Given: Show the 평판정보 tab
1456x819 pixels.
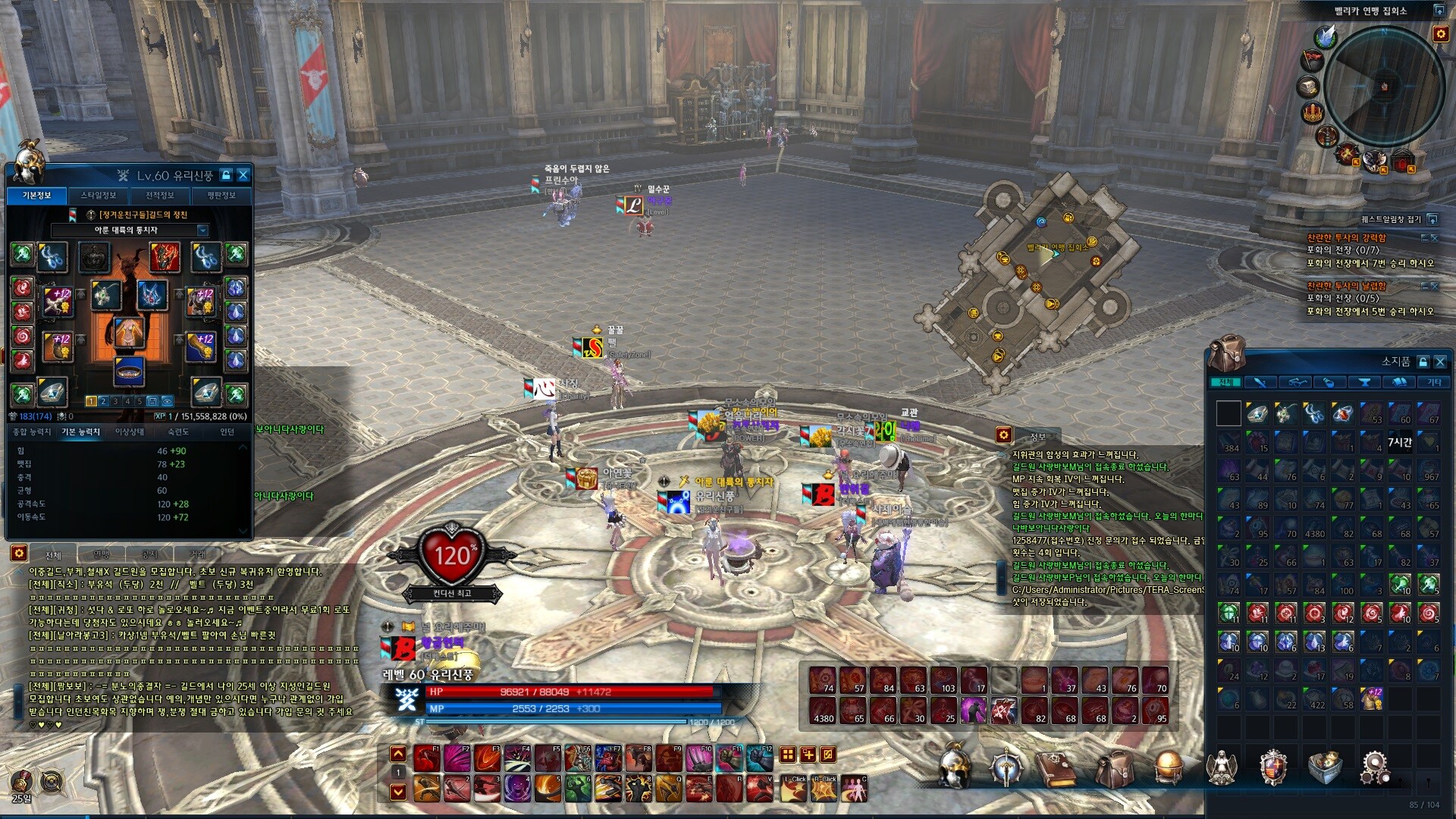Looking at the screenshot, I should pyautogui.click(x=221, y=196).
